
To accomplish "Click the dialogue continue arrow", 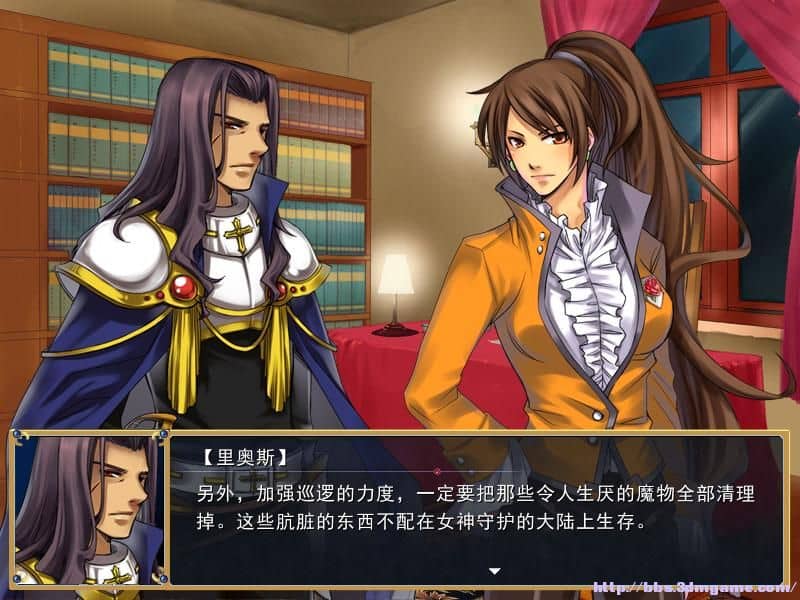I will 493,571.
